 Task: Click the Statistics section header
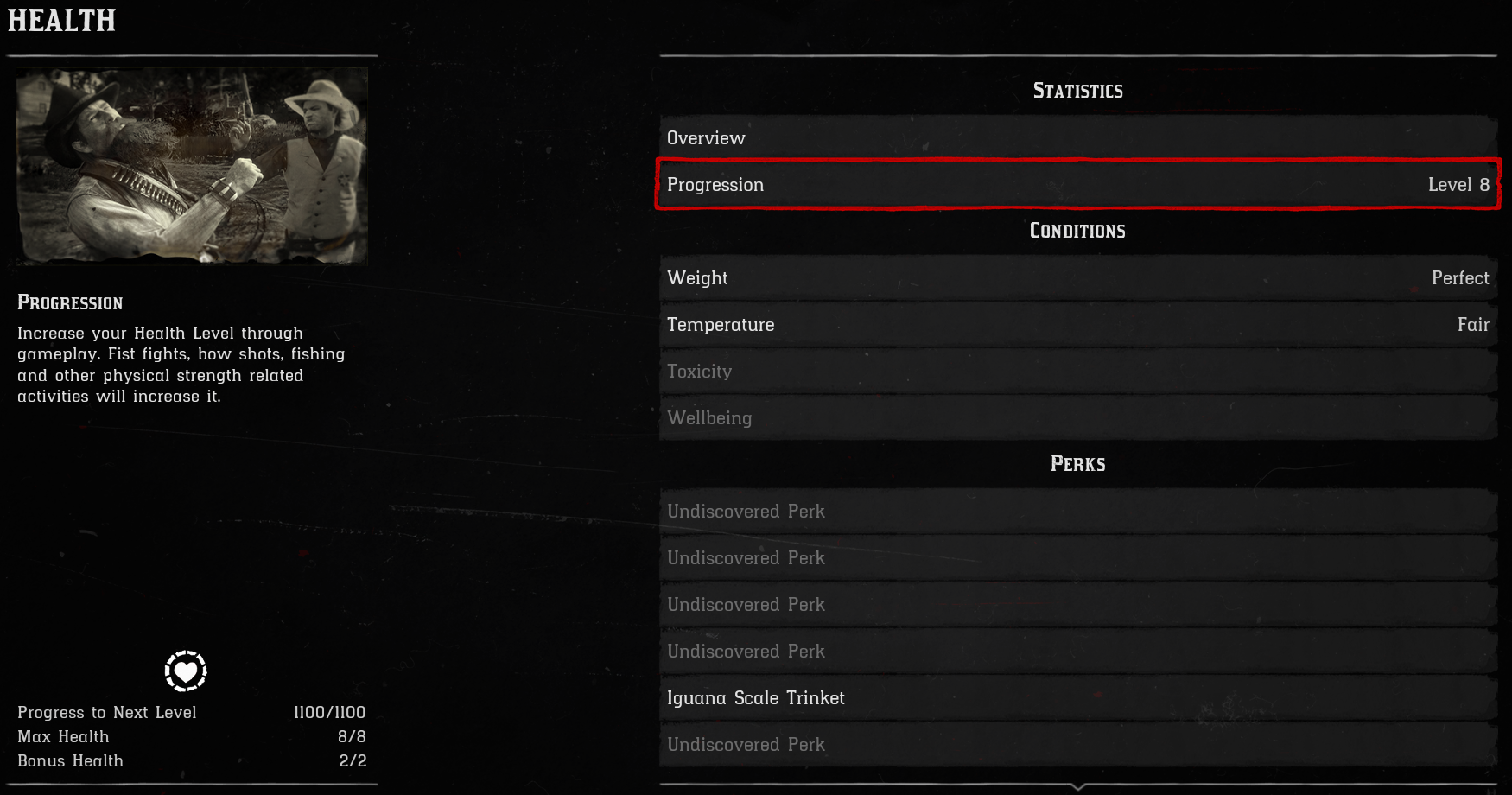click(x=1077, y=90)
